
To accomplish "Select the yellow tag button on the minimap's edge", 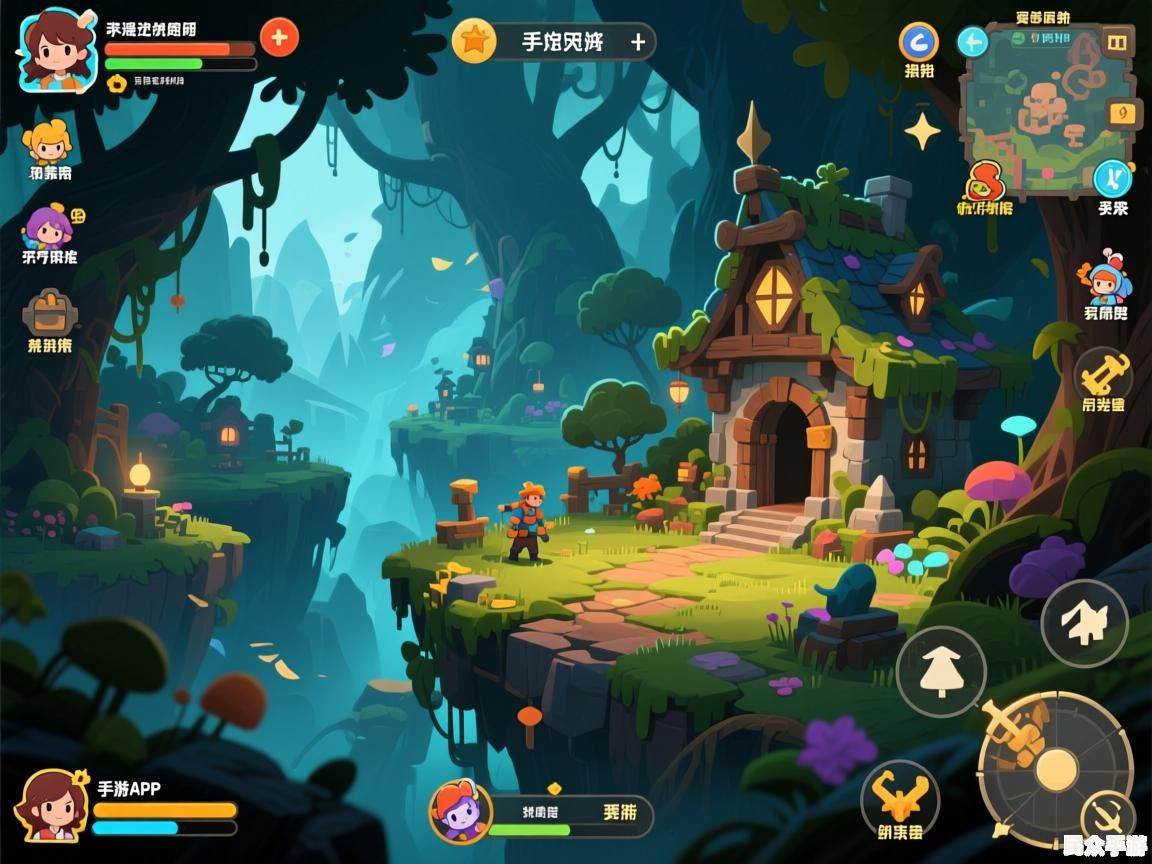I will 1125,113.
